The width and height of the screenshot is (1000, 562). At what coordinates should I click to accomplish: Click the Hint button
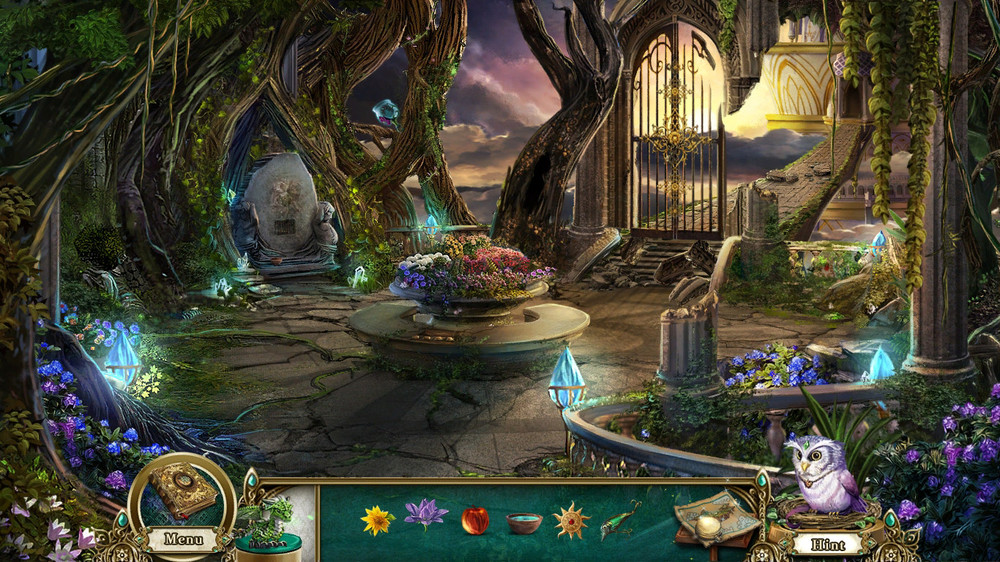(827, 545)
